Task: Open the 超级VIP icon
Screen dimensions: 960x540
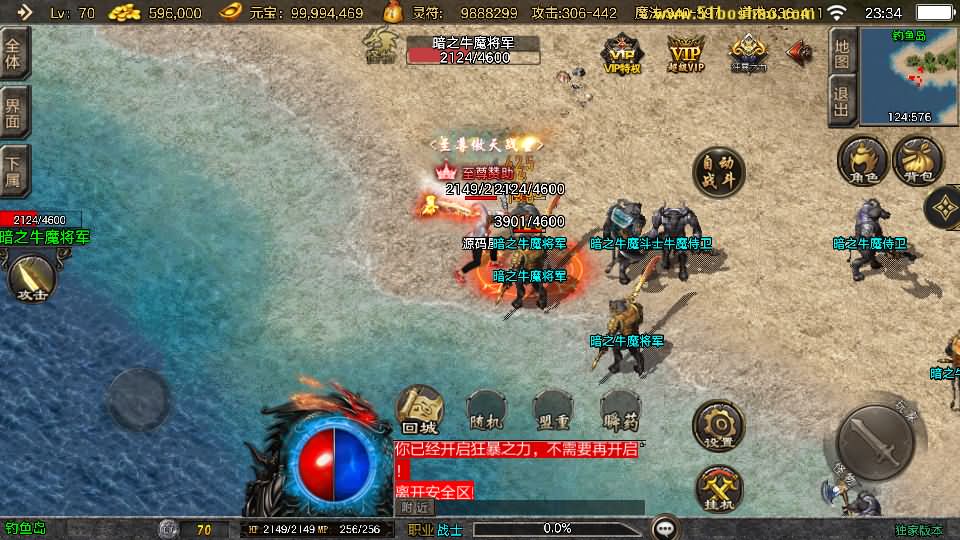Action: click(686, 54)
